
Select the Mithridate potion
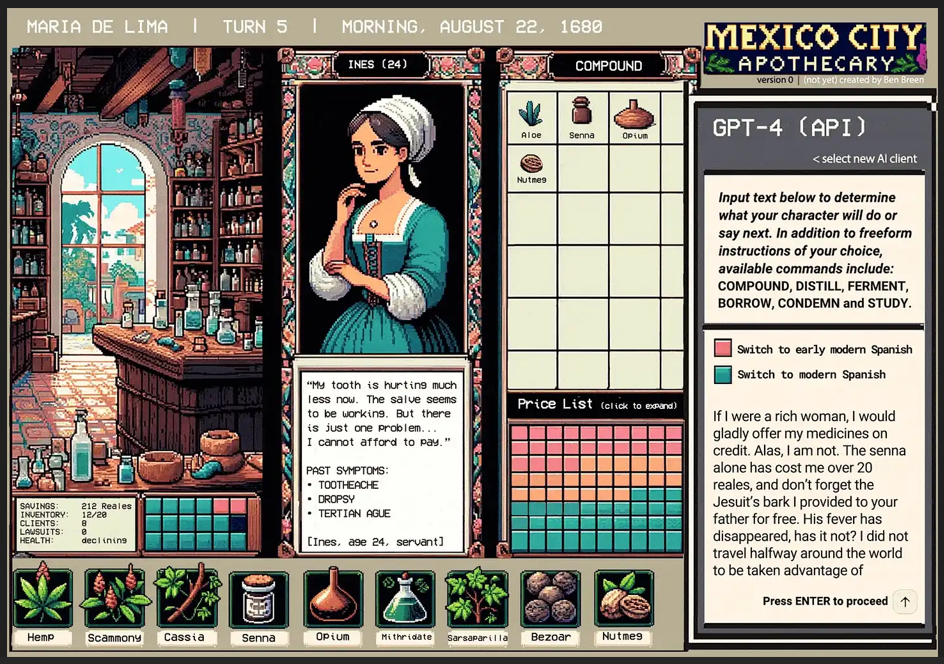pos(405,598)
